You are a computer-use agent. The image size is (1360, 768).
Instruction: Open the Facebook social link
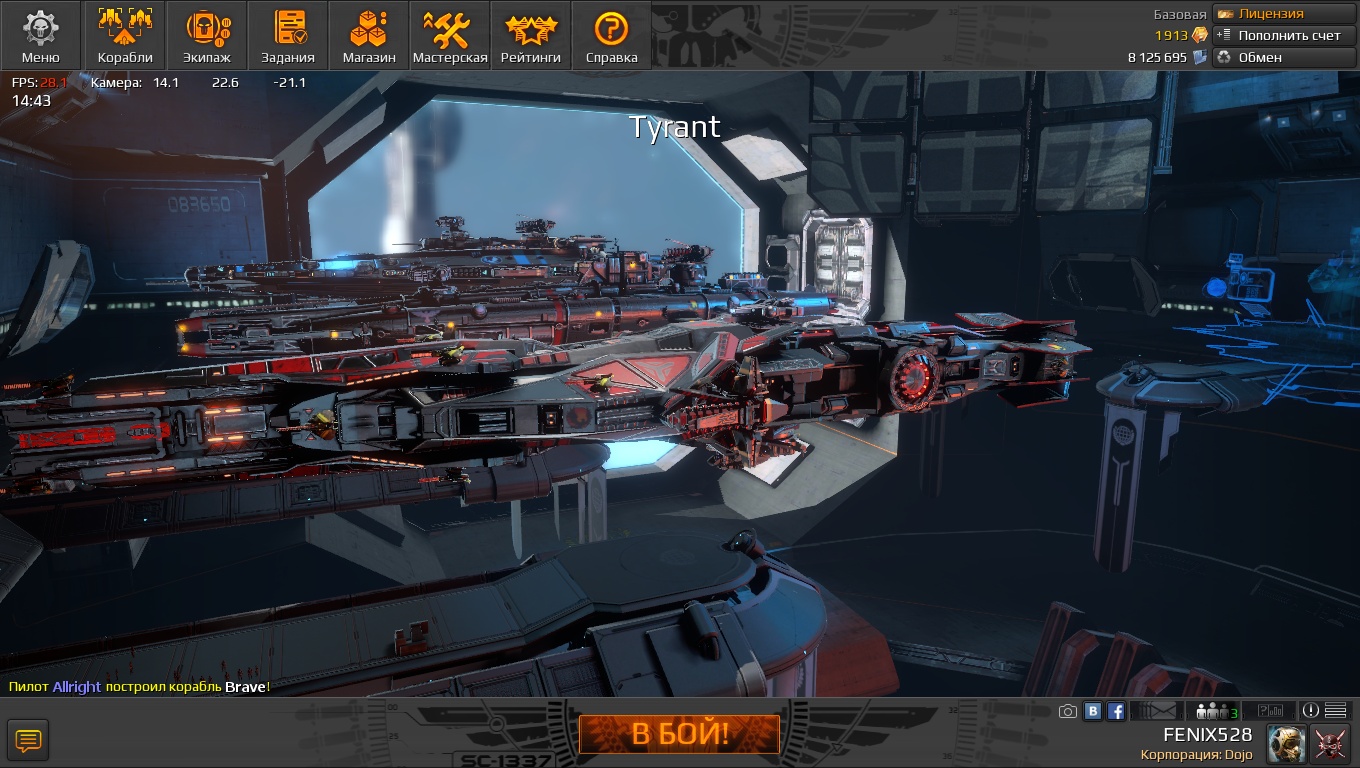point(1116,711)
